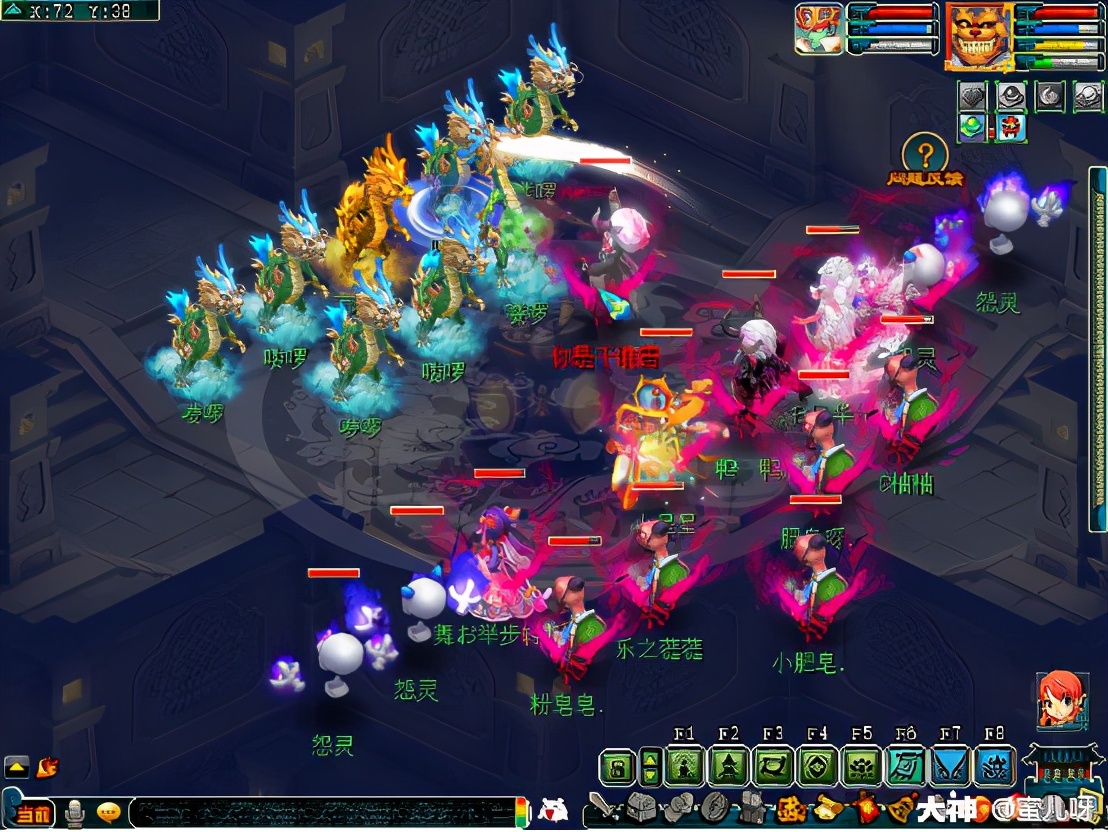Use the F8 blue skill slot
1108x832 pixels.
pyautogui.click(x=994, y=767)
